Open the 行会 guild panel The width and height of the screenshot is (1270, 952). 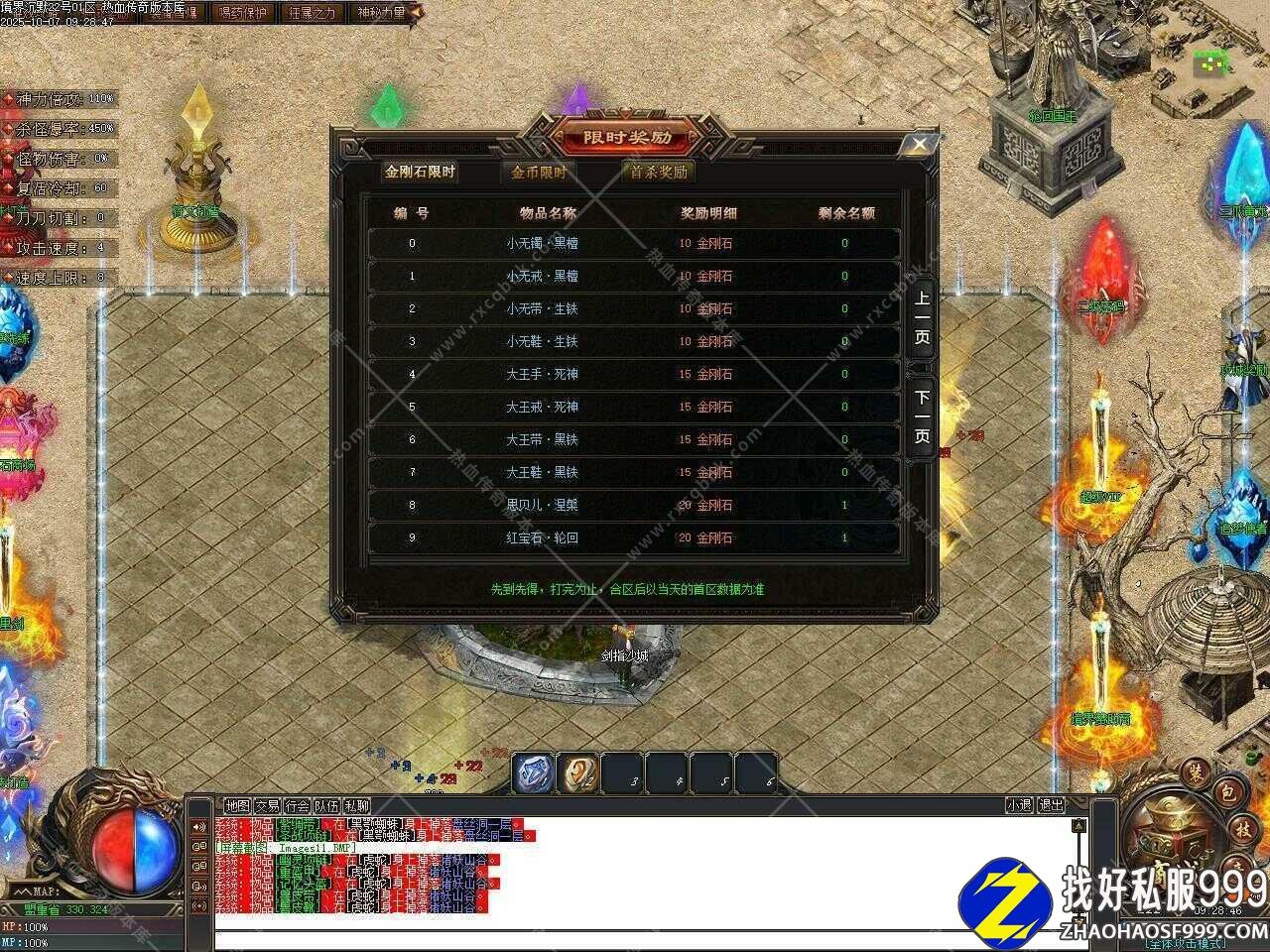(297, 806)
